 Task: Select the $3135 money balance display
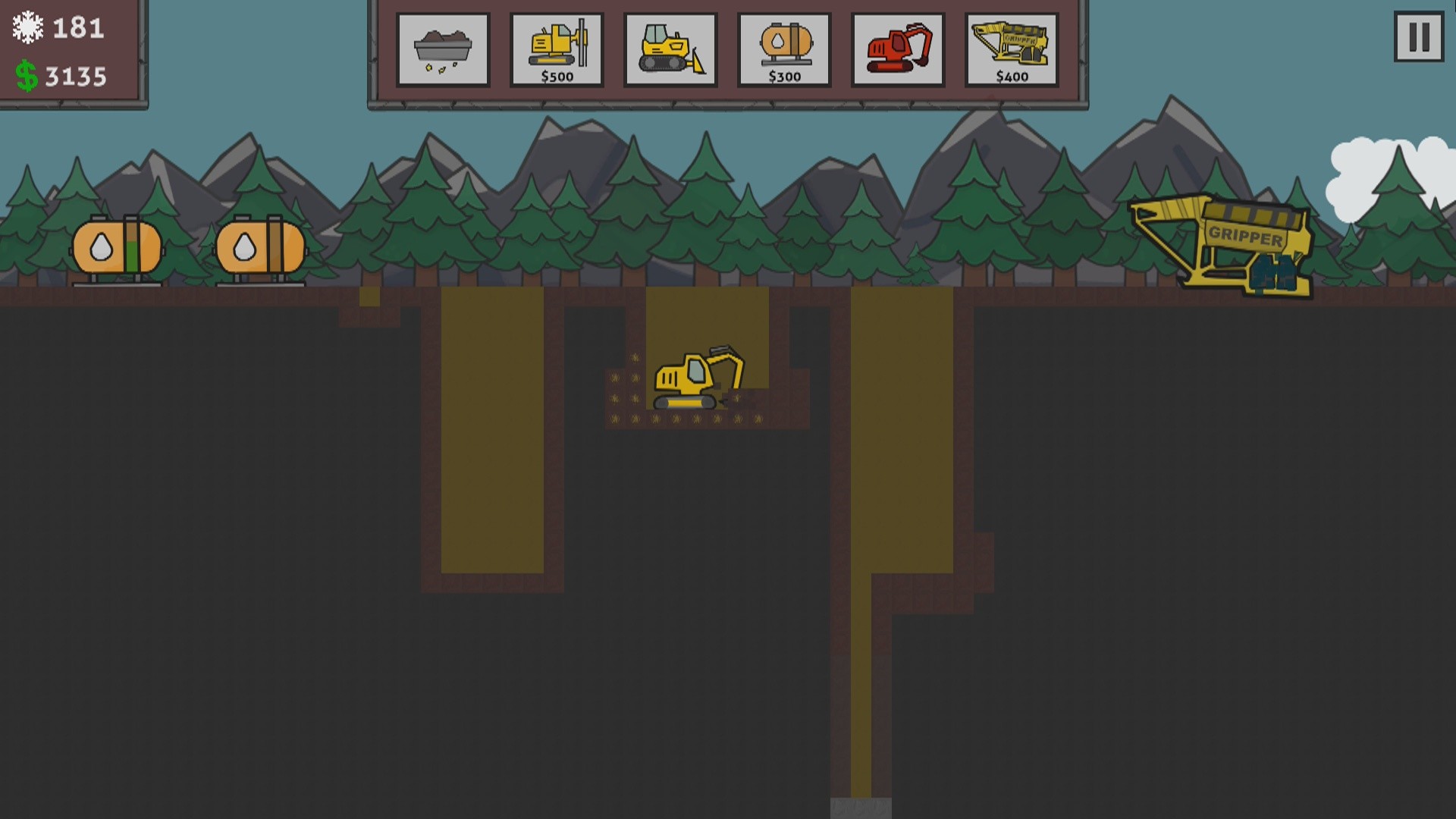coord(76,75)
